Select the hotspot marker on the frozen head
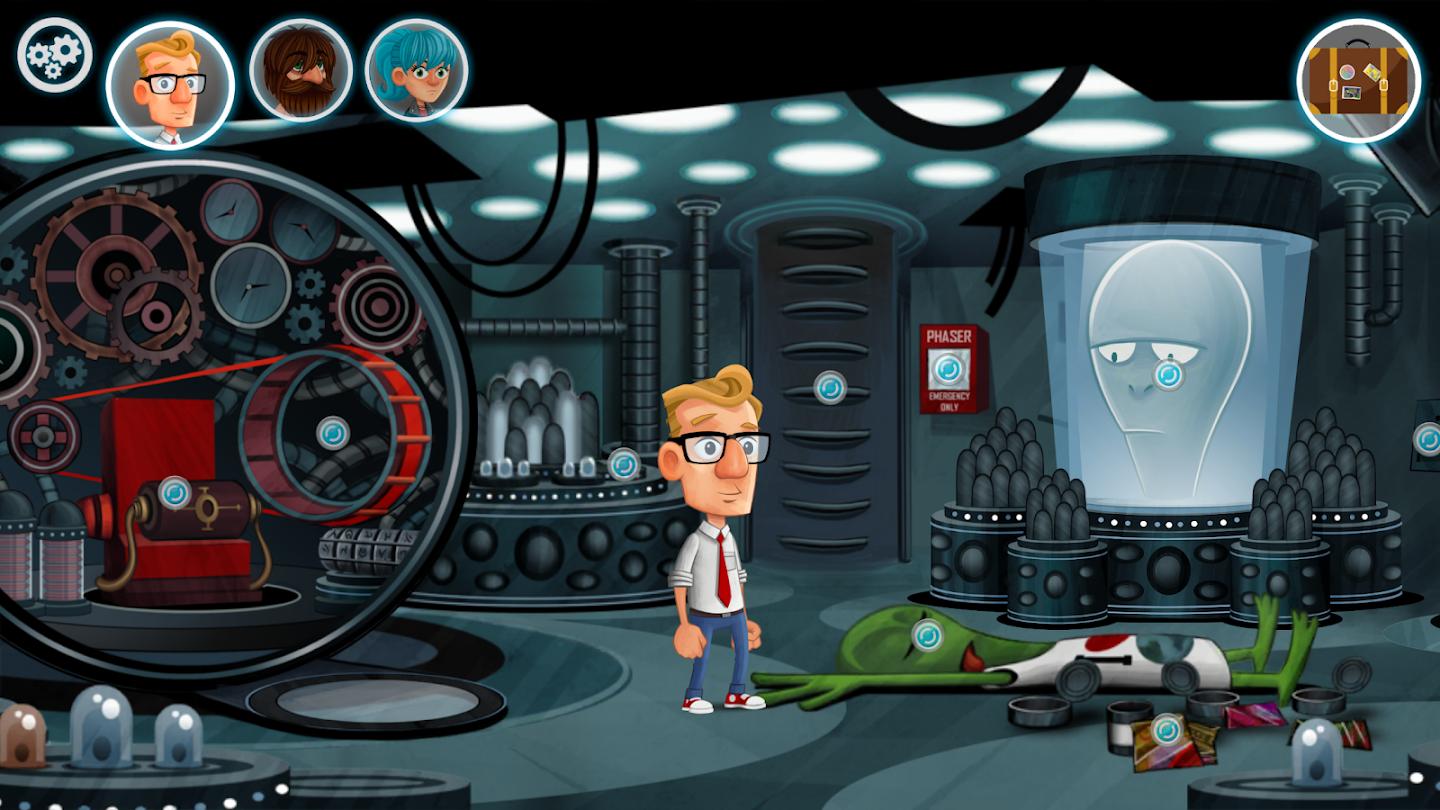Image resolution: width=1440 pixels, height=810 pixels. (1167, 375)
